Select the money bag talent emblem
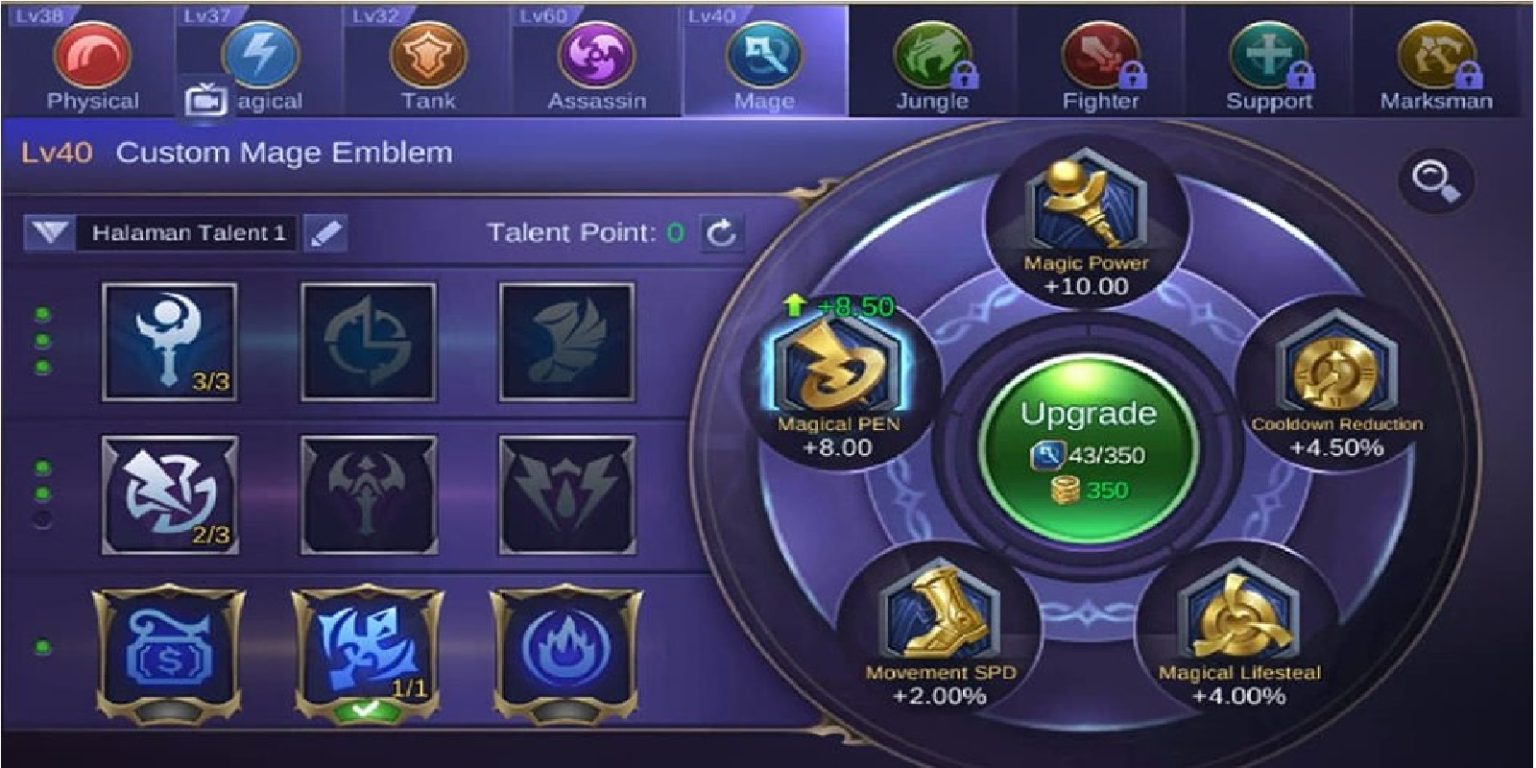Screen dimensions: 1536x768 pyautogui.click(x=168, y=649)
